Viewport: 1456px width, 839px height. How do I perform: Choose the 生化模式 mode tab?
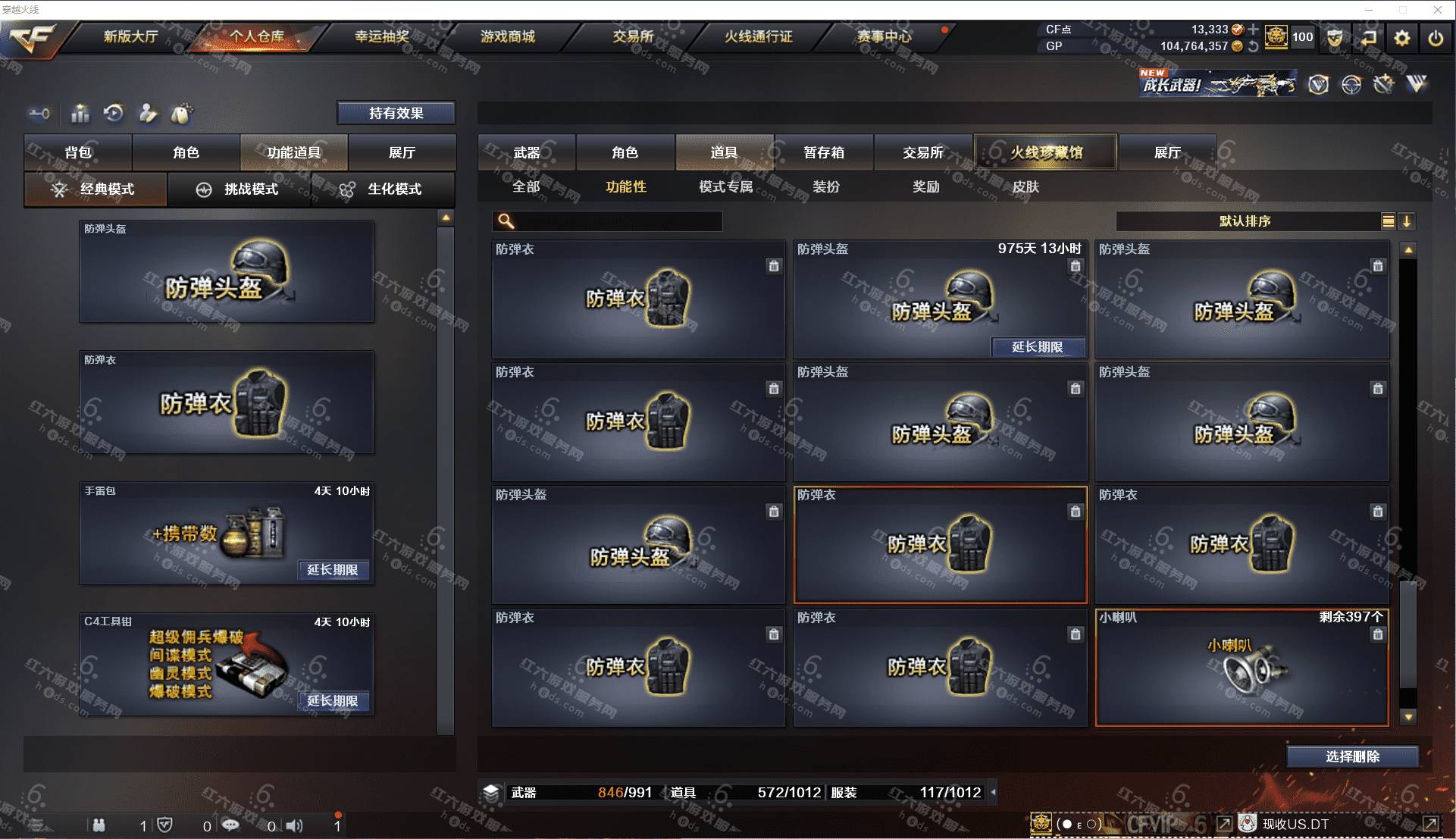coord(383,189)
